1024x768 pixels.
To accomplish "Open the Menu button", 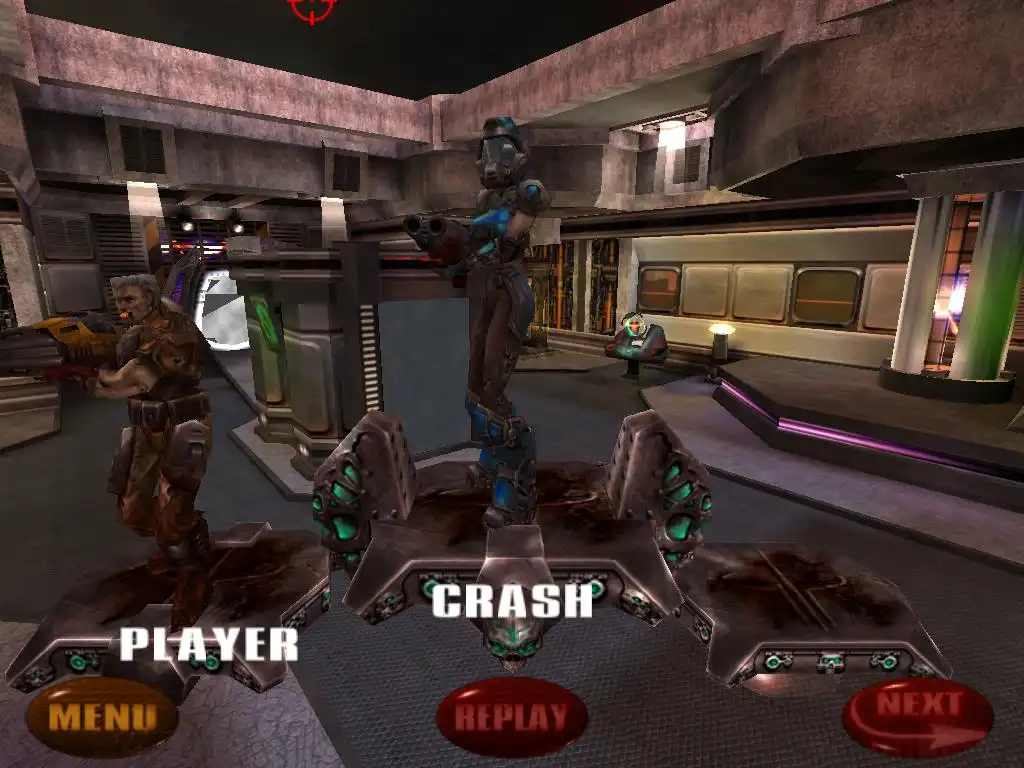I will coord(102,716).
